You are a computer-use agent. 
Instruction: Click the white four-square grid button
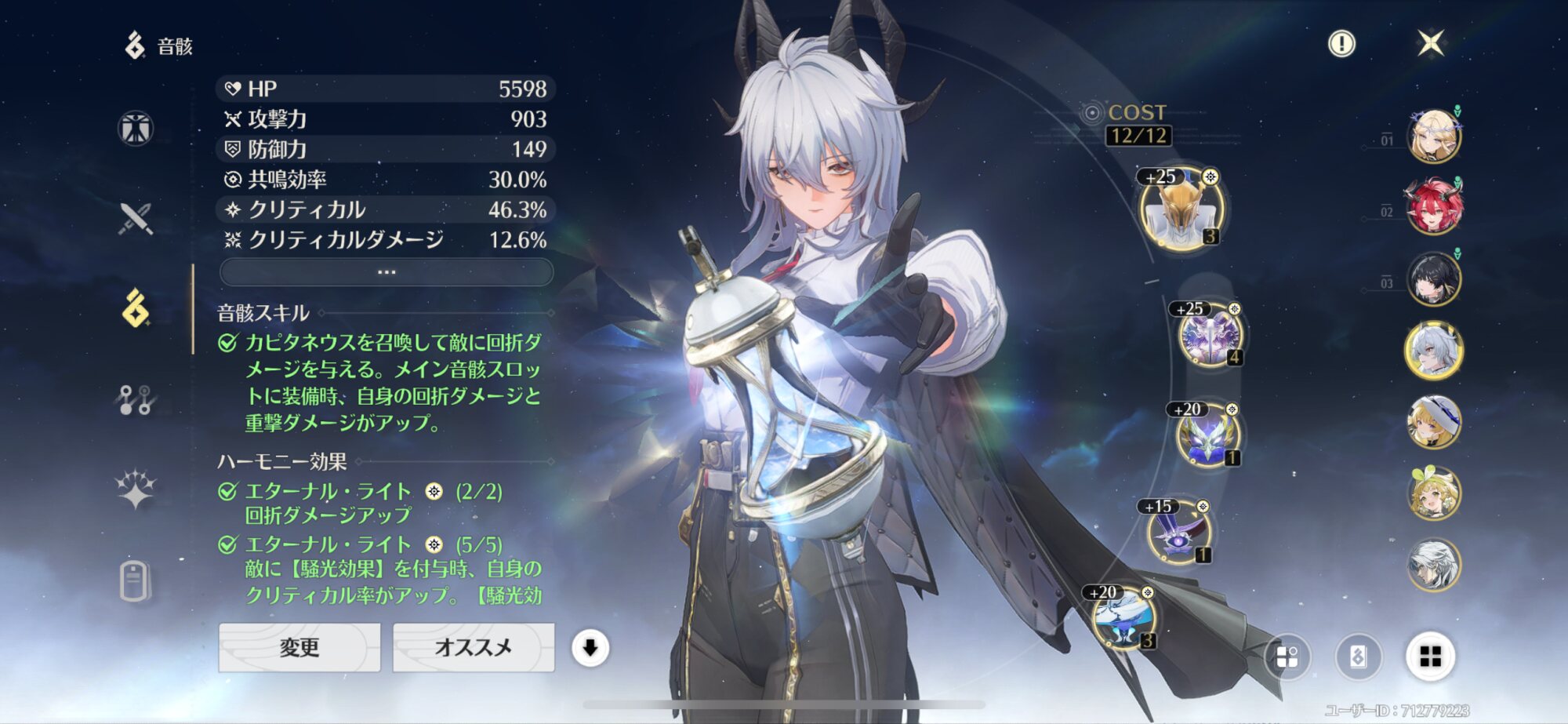[x=1430, y=657]
